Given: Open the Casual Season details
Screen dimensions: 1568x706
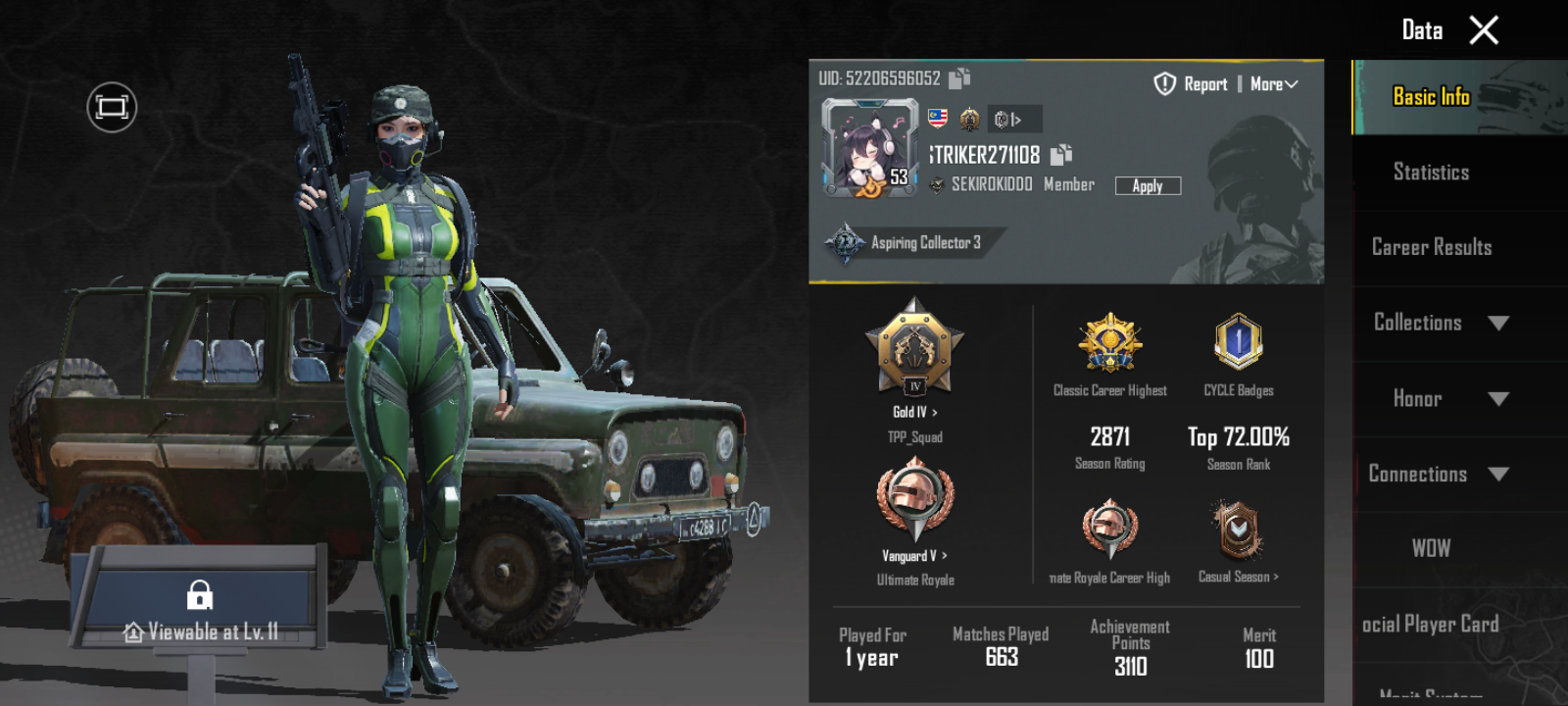Looking at the screenshot, I should pos(1238,577).
